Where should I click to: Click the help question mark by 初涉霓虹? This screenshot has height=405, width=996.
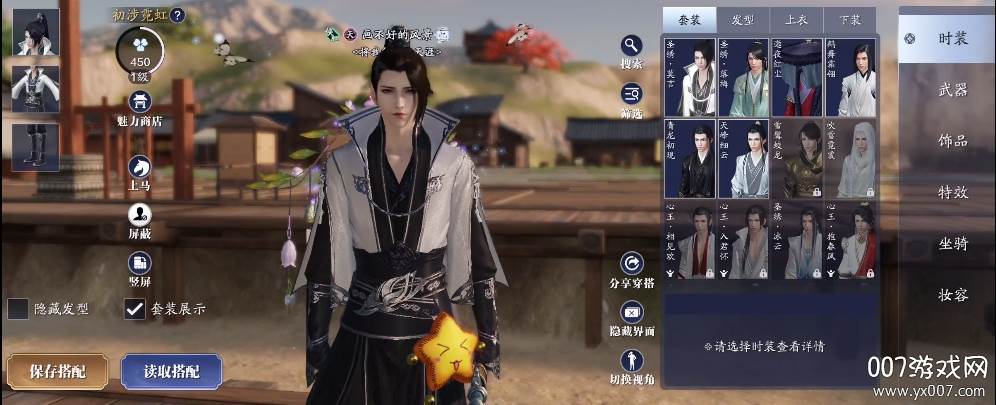pos(178,15)
